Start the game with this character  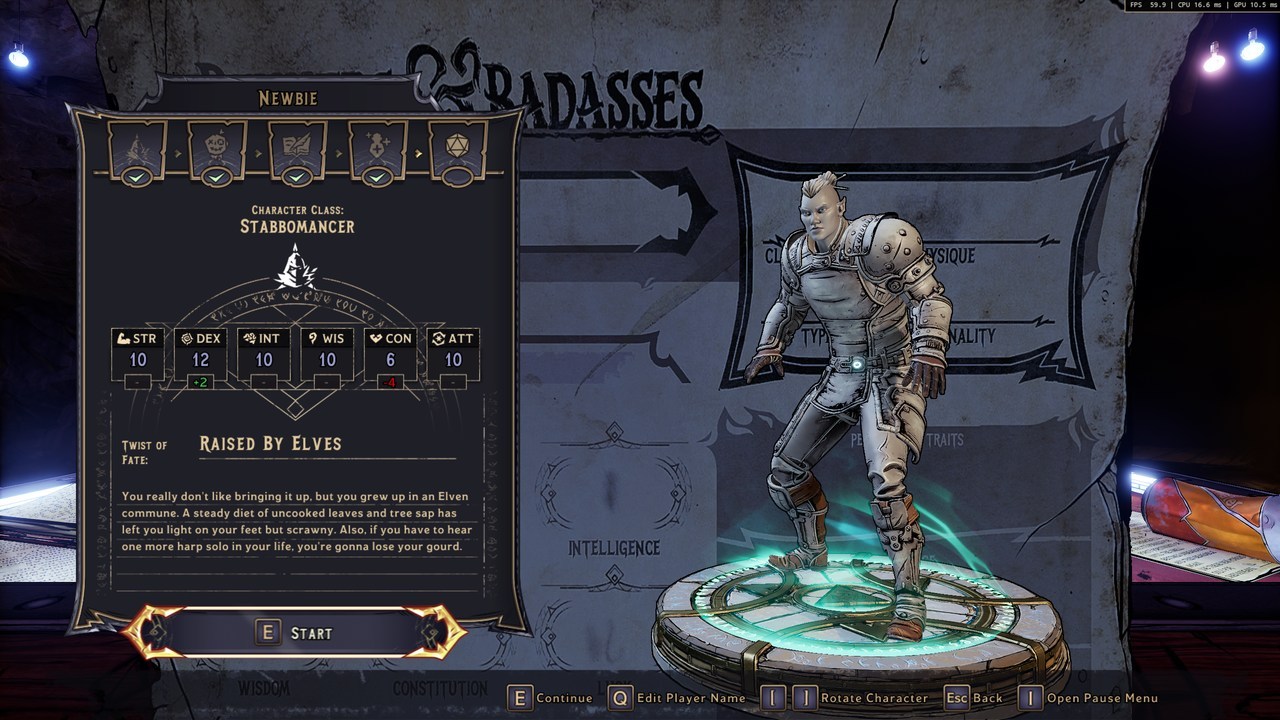(x=296, y=633)
